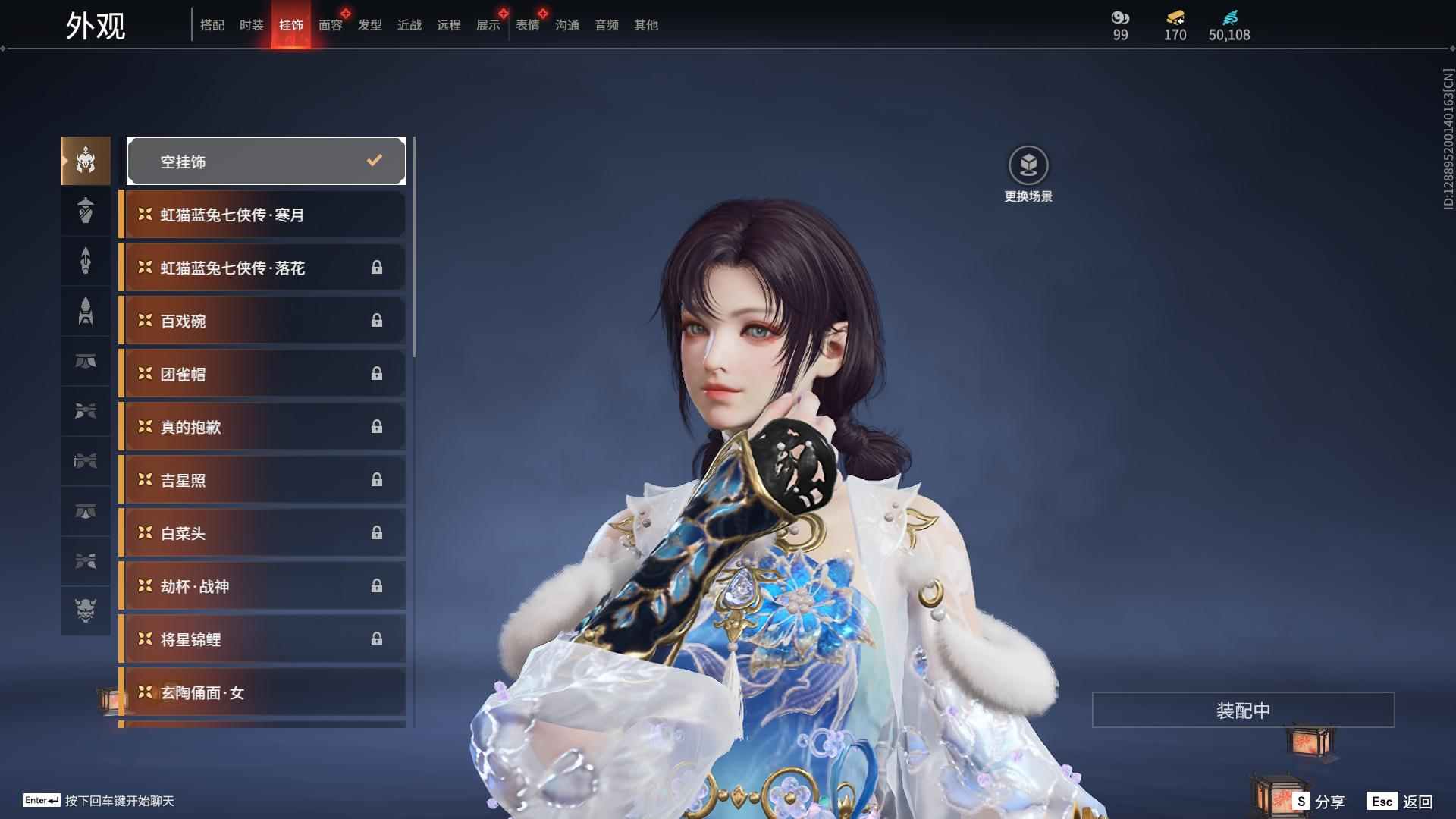Viewport: 1456px width, 819px height.
Task: Switch to the 表情 tab
Action: (x=527, y=25)
